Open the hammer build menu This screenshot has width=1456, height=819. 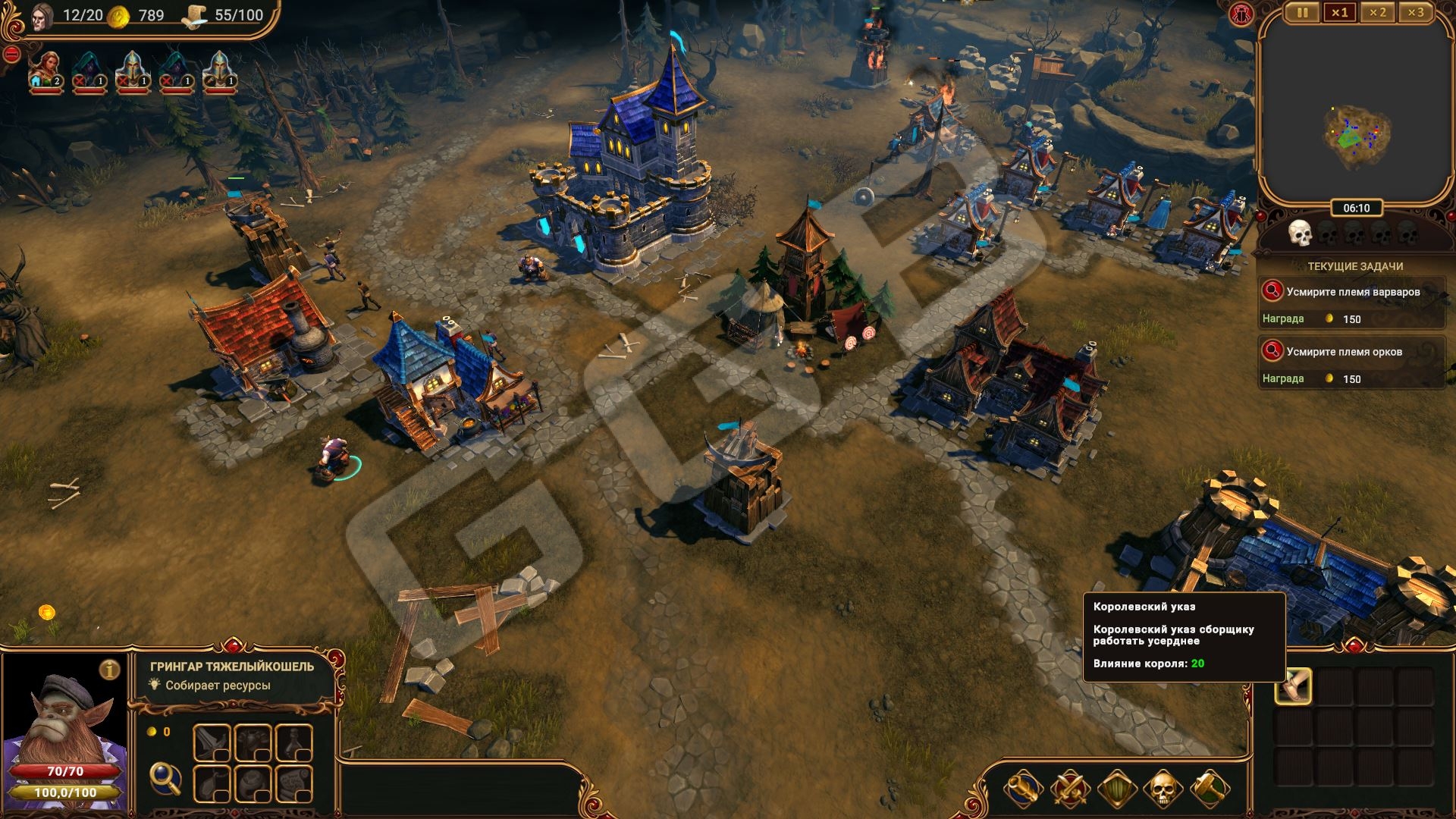click(x=1209, y=789)
